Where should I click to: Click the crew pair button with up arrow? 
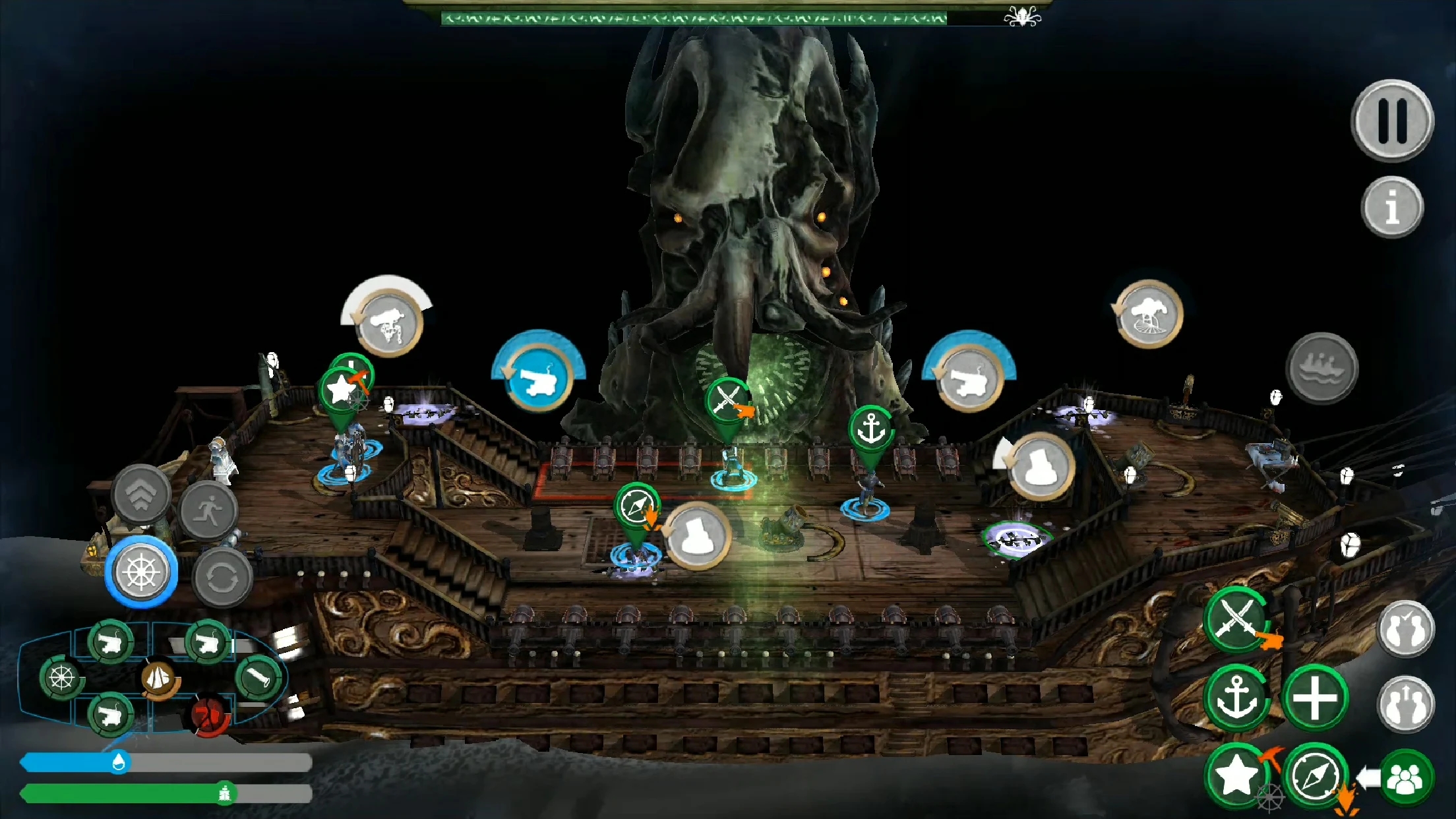[1406, 705]
